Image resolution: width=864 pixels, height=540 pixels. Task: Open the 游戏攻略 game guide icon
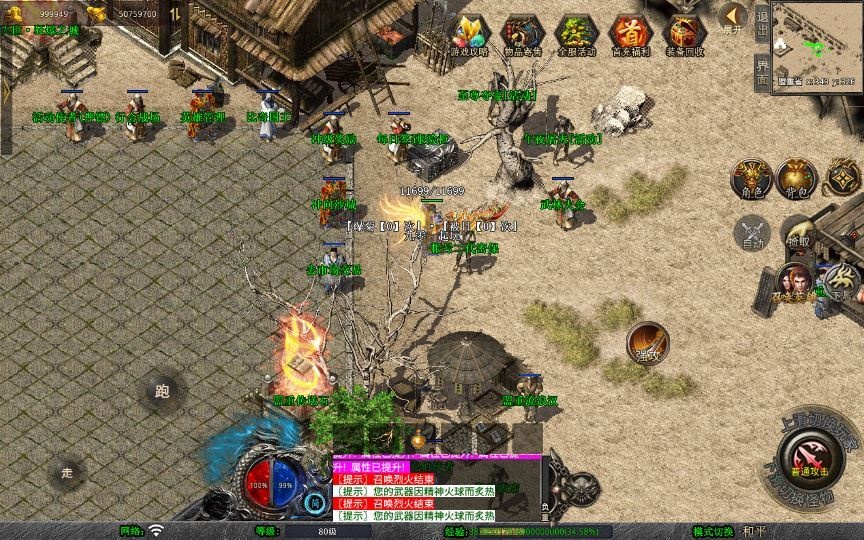(468, 36)
